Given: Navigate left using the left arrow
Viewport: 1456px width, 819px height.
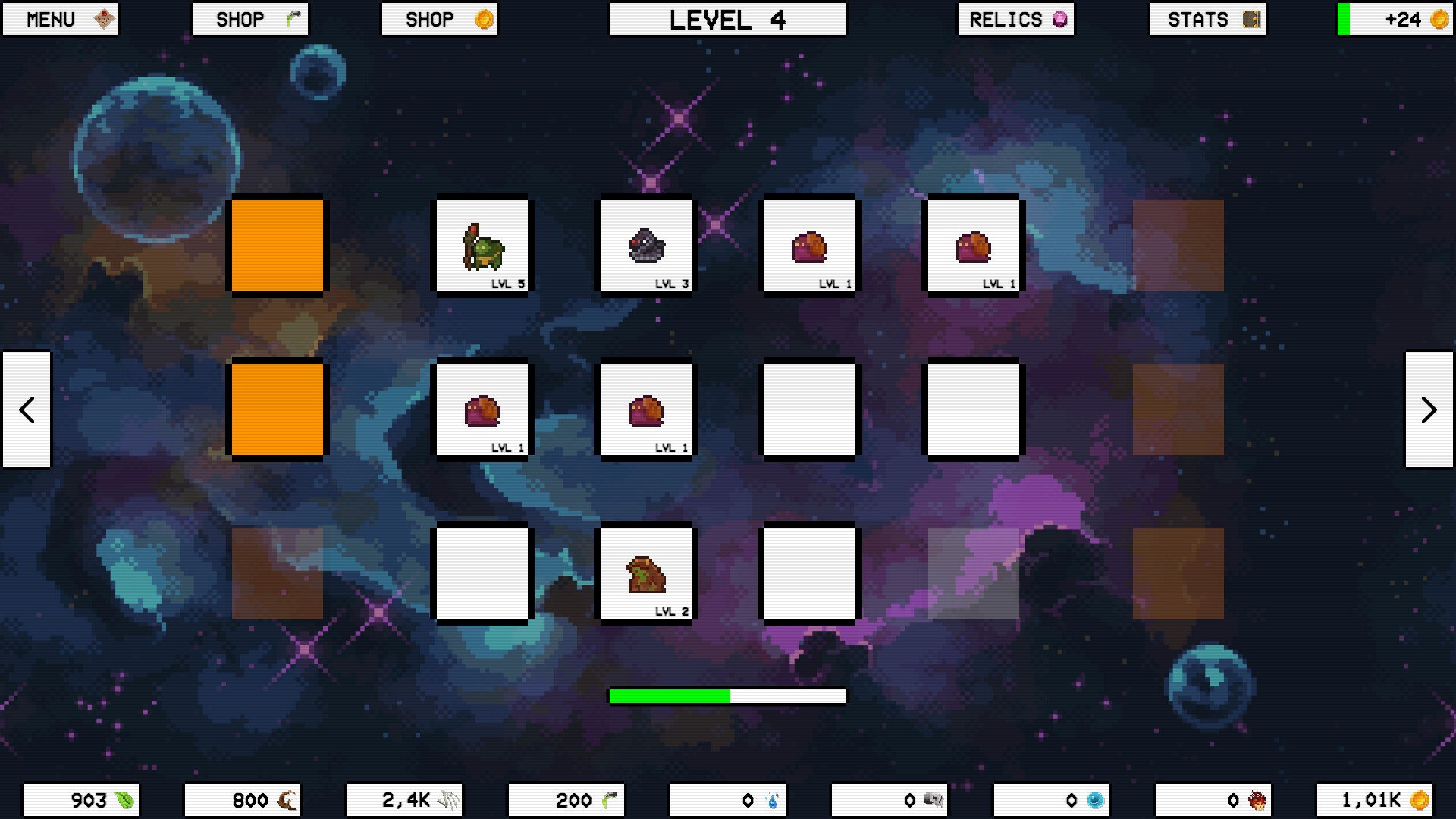Looking at the screenshot, I should click(27, 409).
